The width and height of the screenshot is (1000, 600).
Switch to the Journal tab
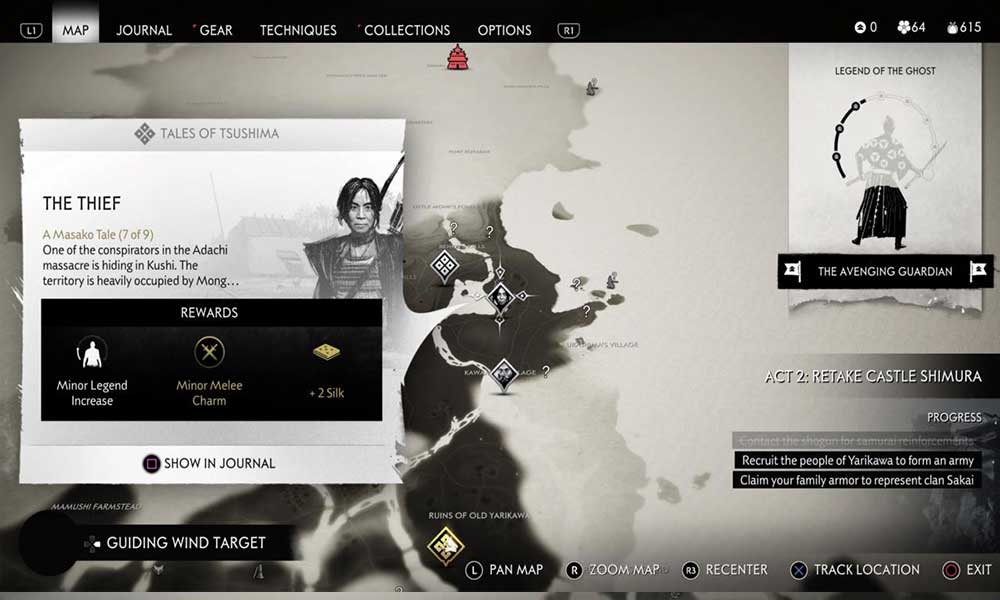(144, 30)
